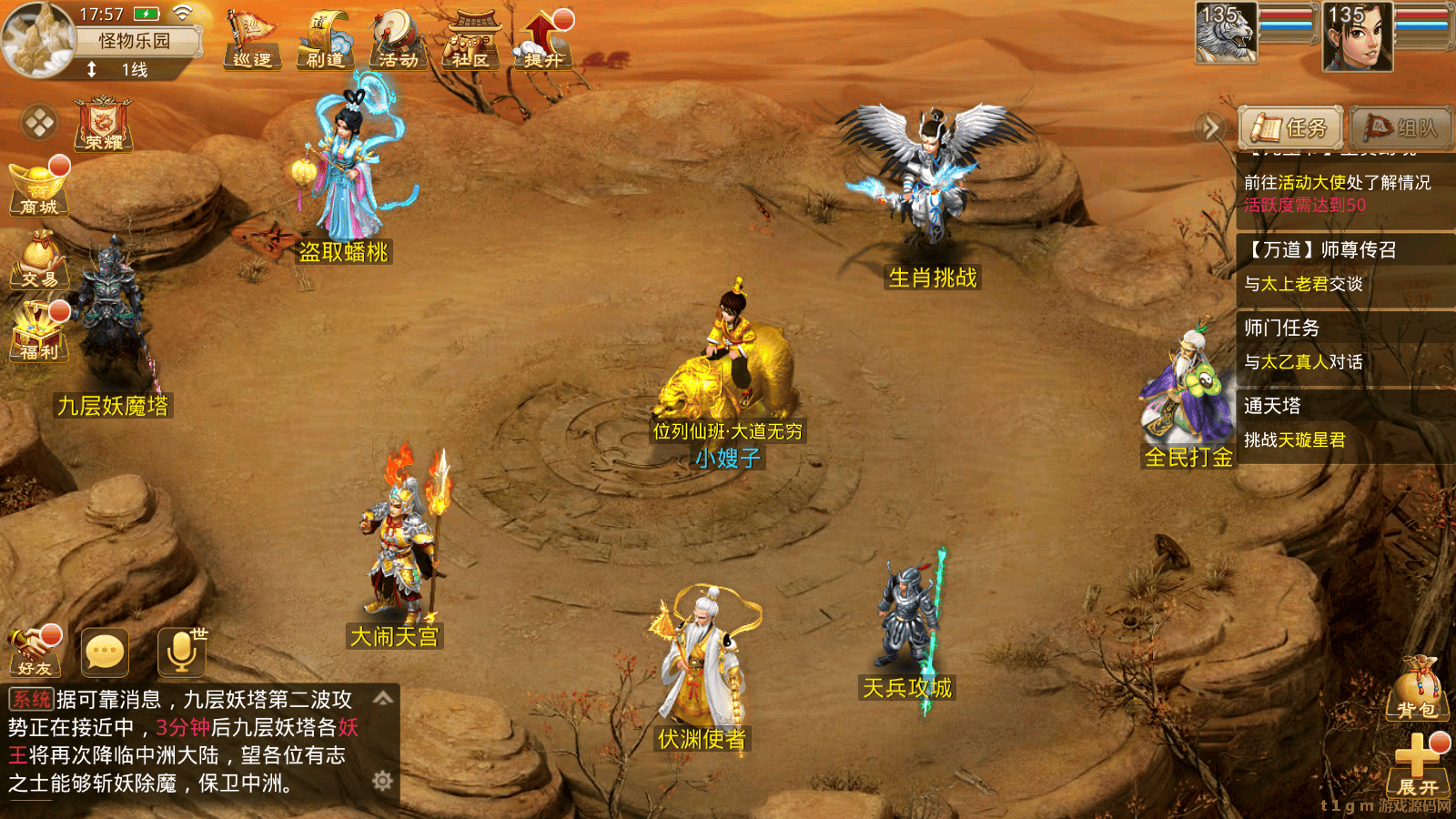1456x819 pixels.
Task: Open the 好友 friends panel
Action: 36,651
